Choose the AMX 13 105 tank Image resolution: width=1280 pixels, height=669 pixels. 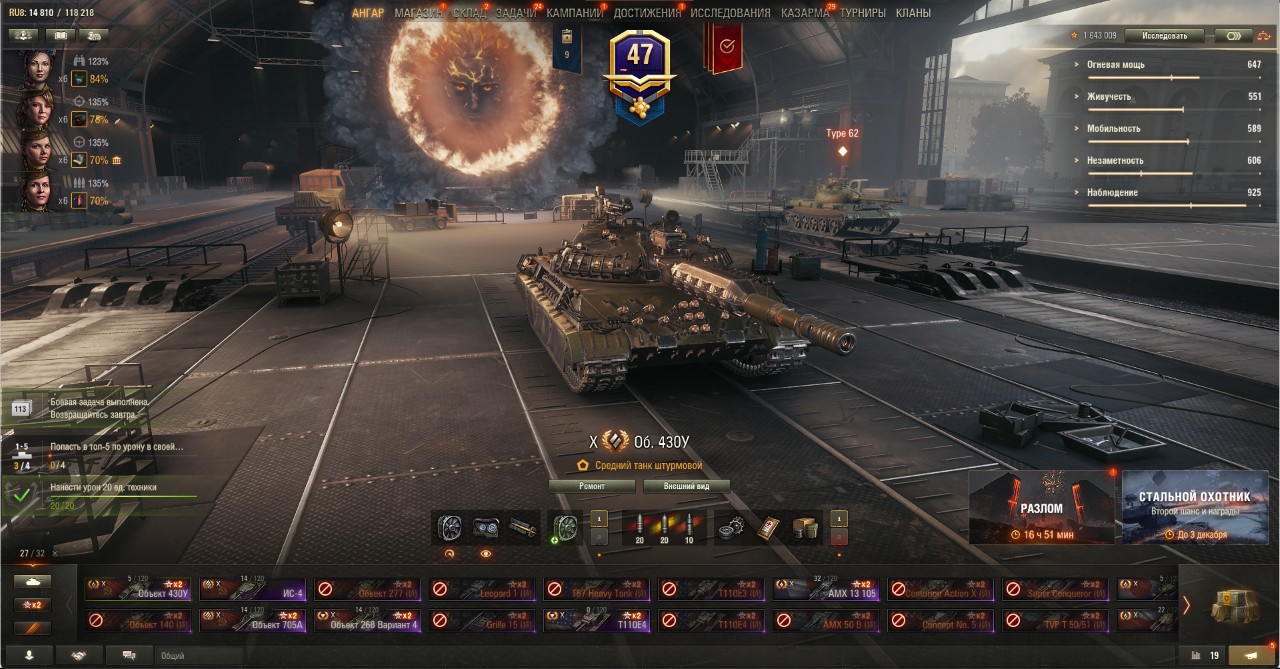(x=828, y=589)
